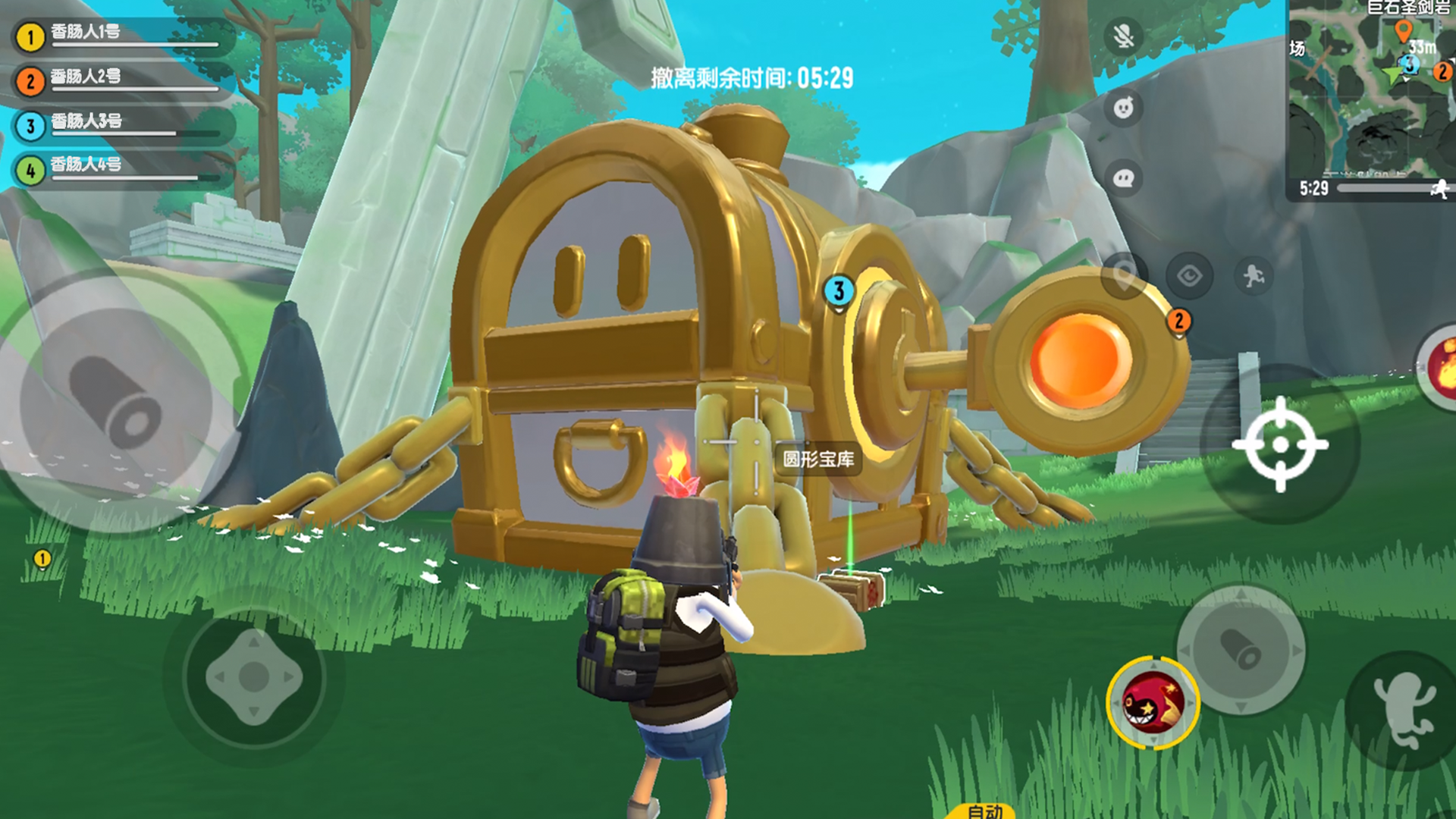
Task: Toggle the muted microphone icon
Action: [x=1124, y=36]
